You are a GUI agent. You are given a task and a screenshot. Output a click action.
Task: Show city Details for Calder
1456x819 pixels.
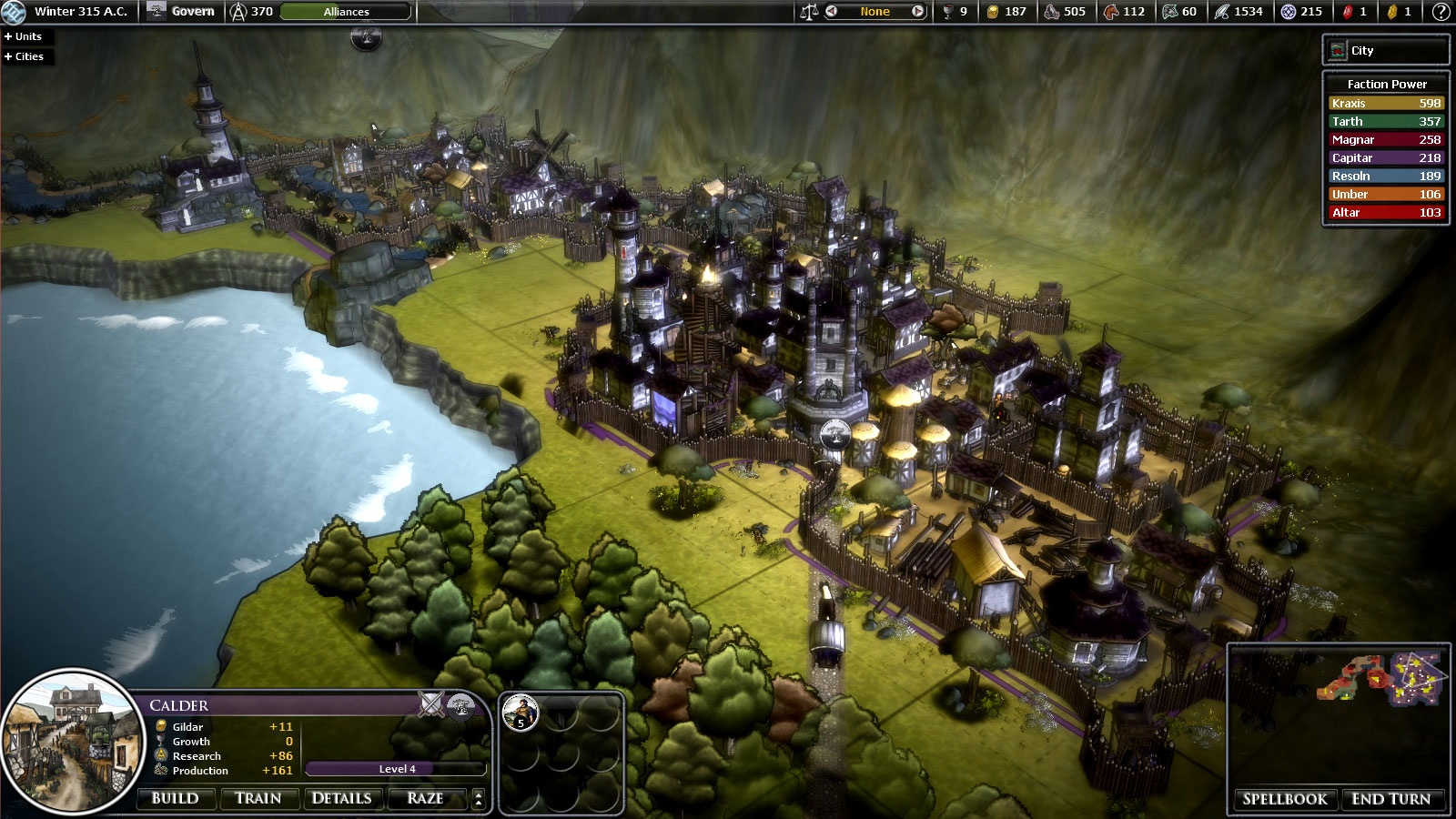tap(341, 798)
